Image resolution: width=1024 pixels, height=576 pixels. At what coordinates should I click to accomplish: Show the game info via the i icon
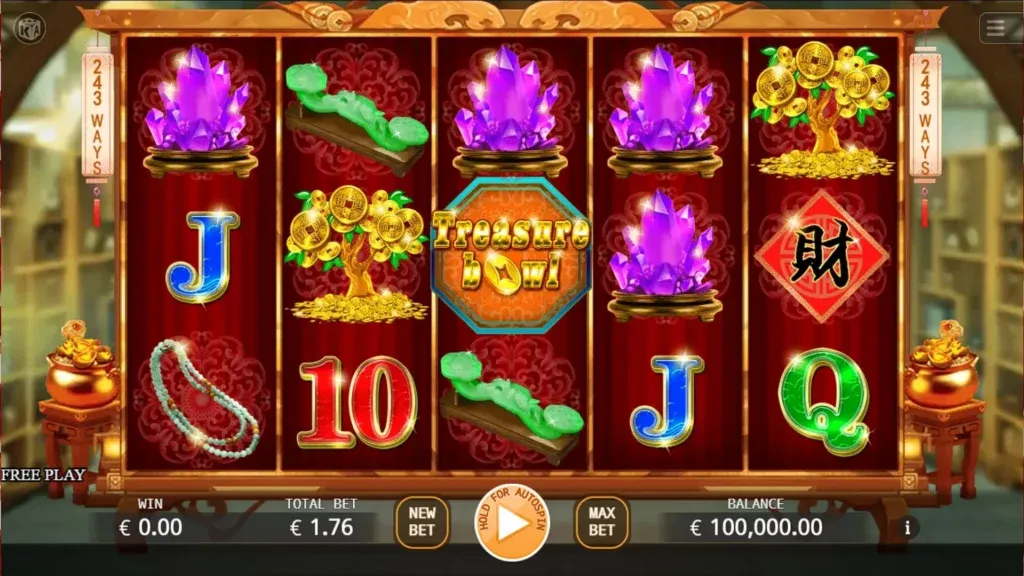907,526
